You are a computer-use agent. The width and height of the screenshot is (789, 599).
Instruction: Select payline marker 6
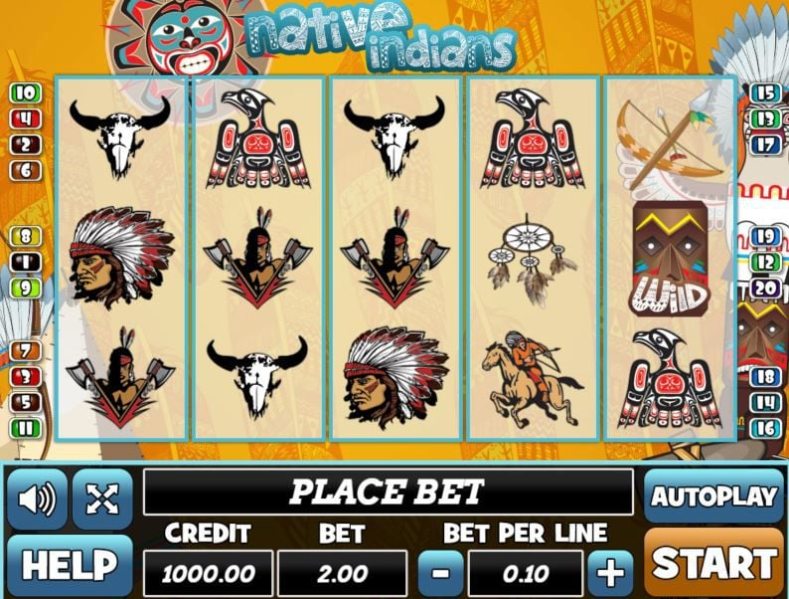pyautogui.click(x=25, y=170)
